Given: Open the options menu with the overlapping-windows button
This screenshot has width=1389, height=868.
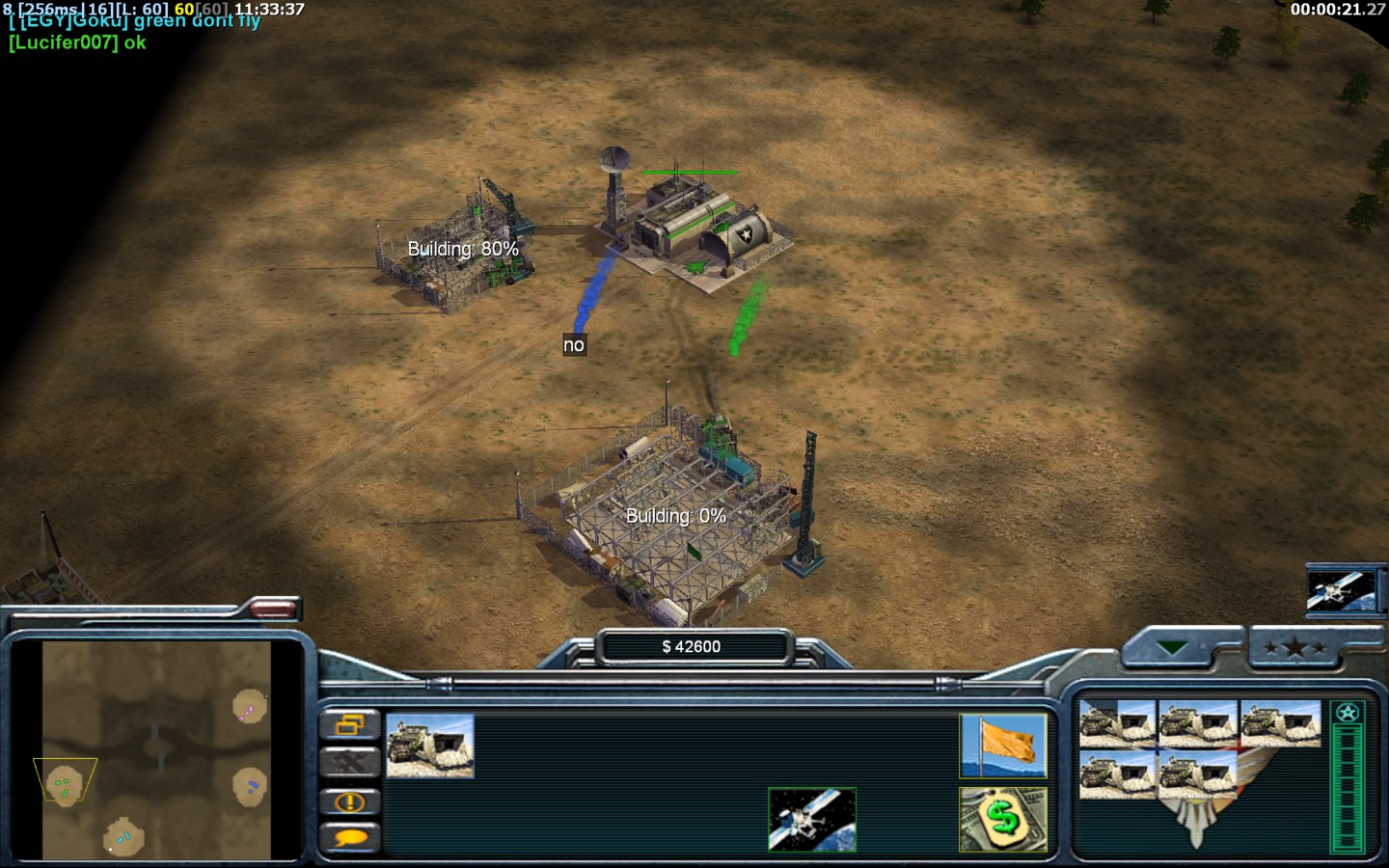Looking at the screenshot, I should (x=349, y=724).
